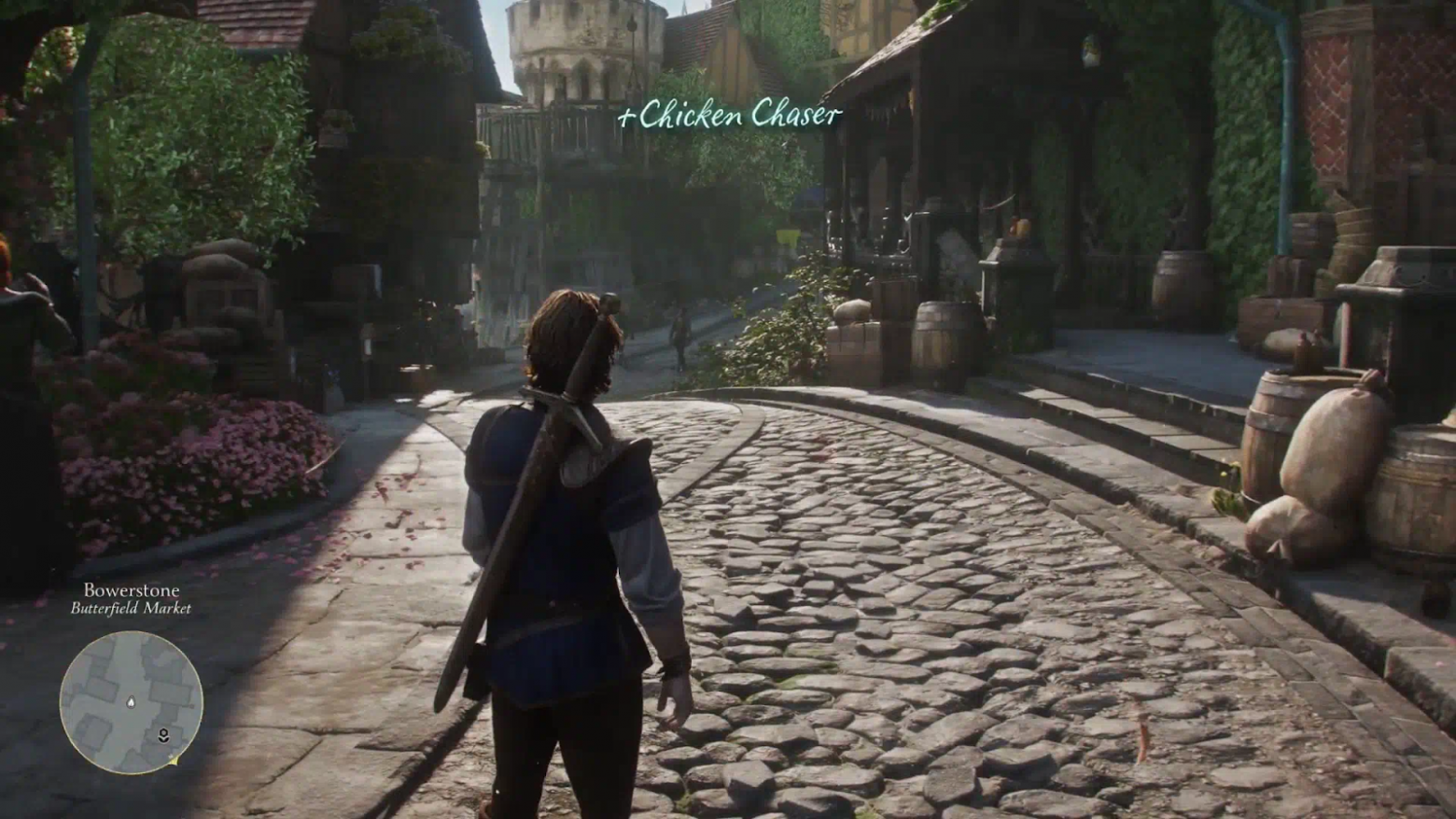Click the yellow objective arrow on the minimap's edge
Image resolution: width=1456 pixels, height=819 pixels.
pos(174,761)
